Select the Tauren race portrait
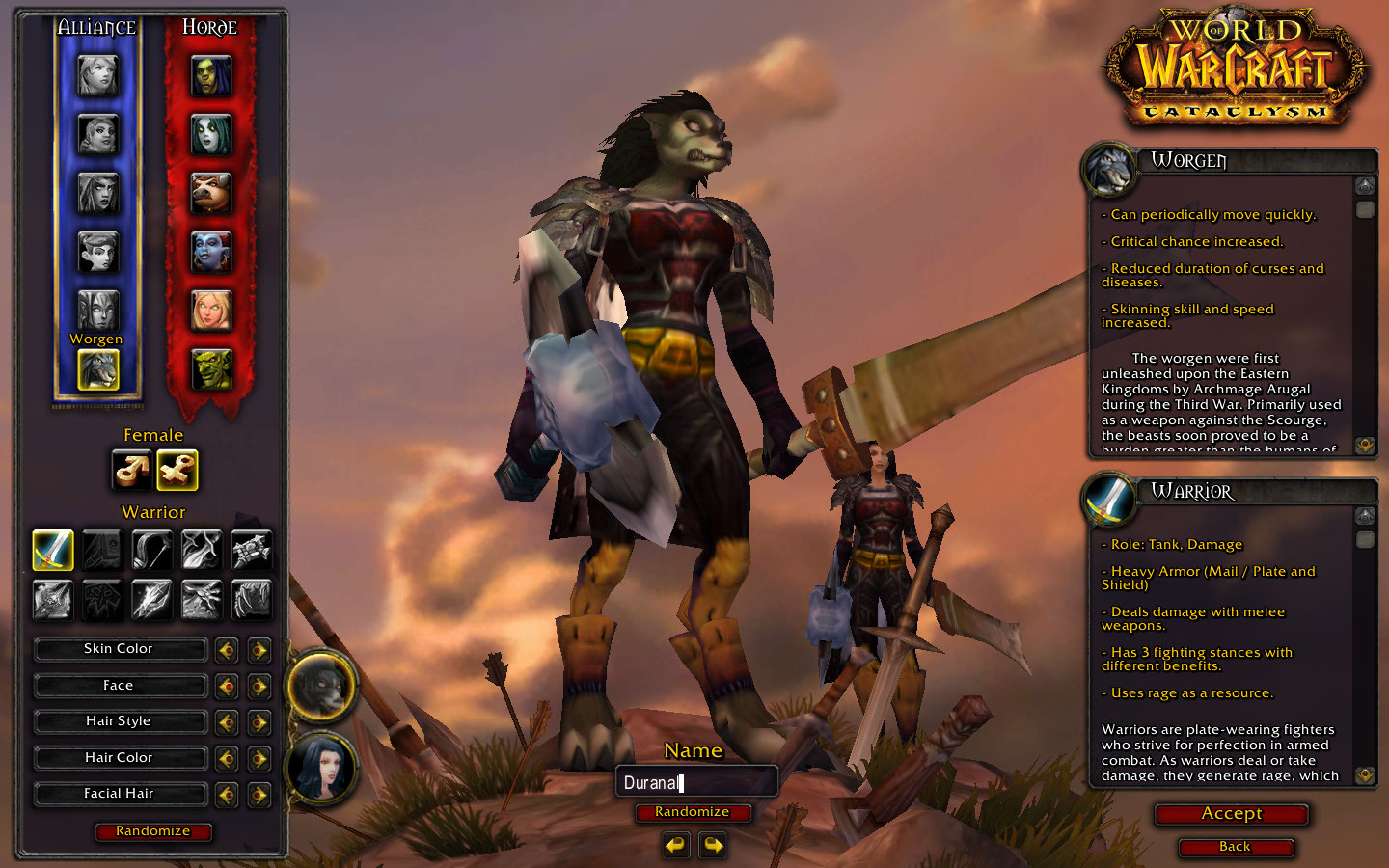The width and height of the screenshot is (1389, 868). coord(211,194)
